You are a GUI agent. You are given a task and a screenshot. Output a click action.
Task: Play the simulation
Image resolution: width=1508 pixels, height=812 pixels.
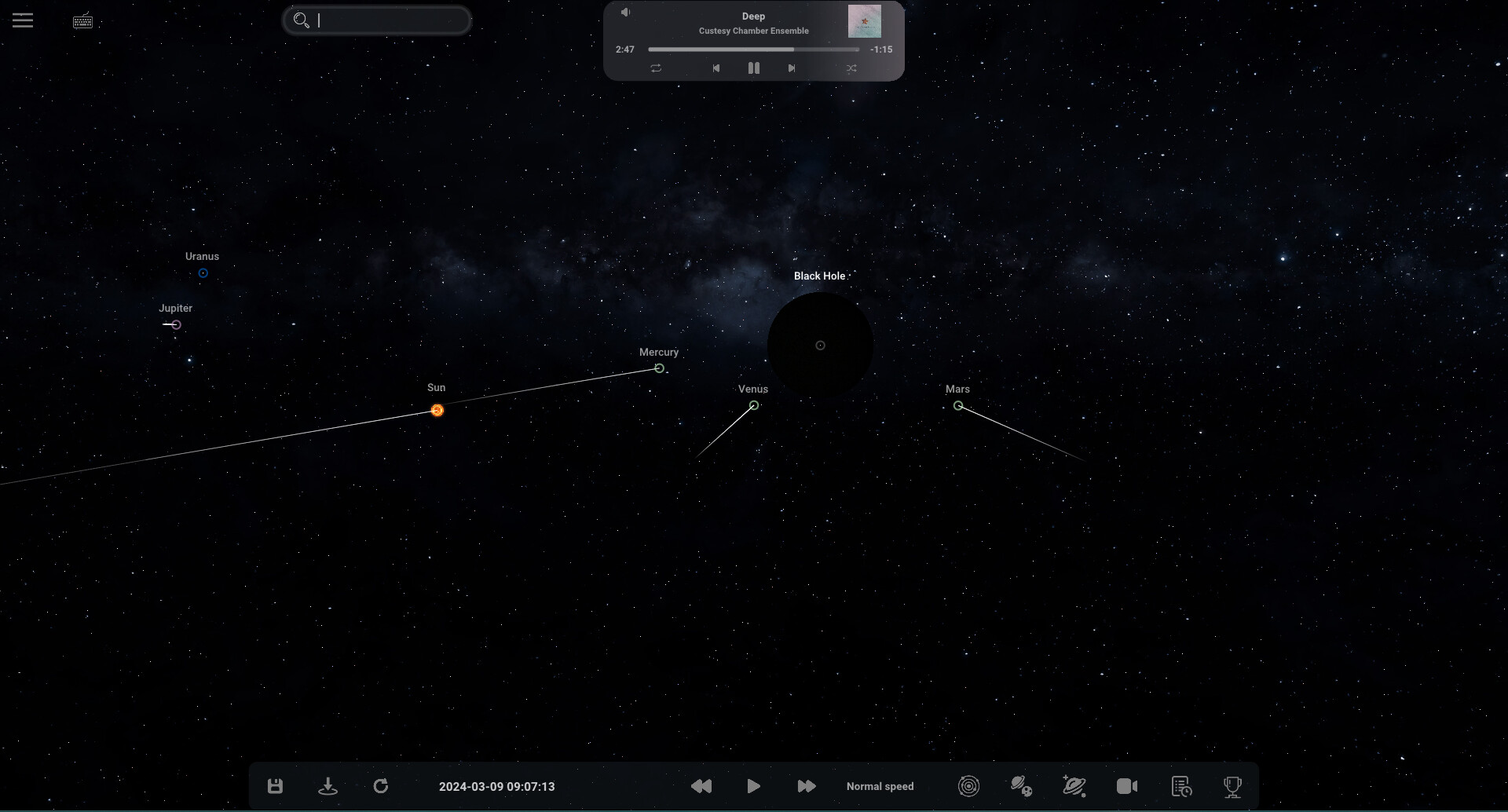pos(753,785)
